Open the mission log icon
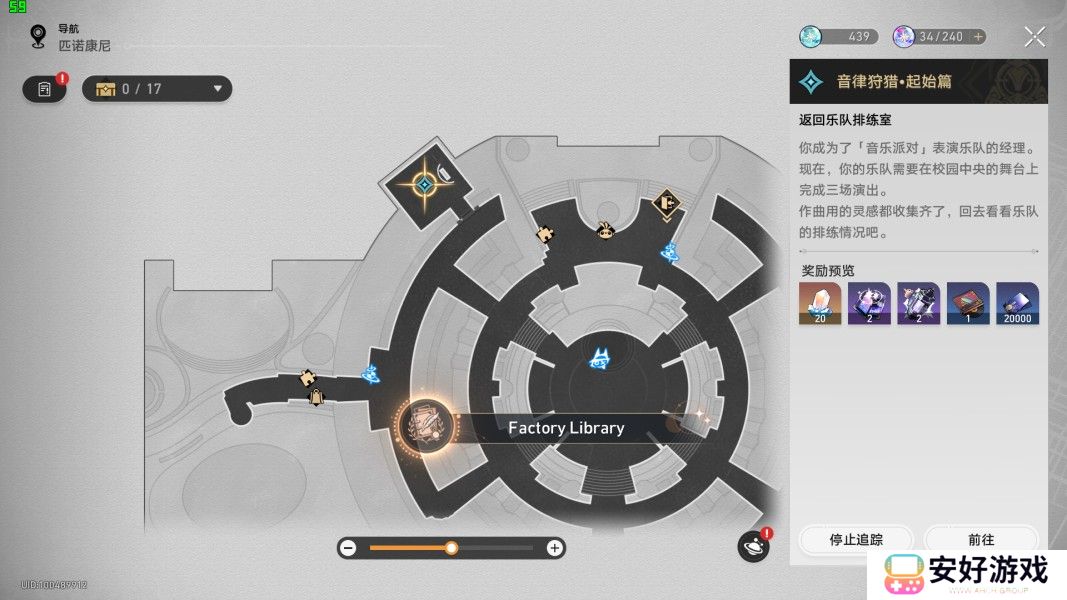 coord(44,89)
